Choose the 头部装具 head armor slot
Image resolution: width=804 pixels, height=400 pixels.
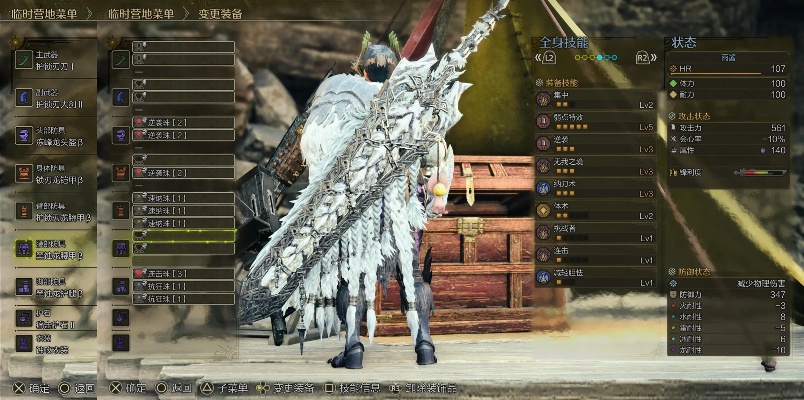coord(55,135)
